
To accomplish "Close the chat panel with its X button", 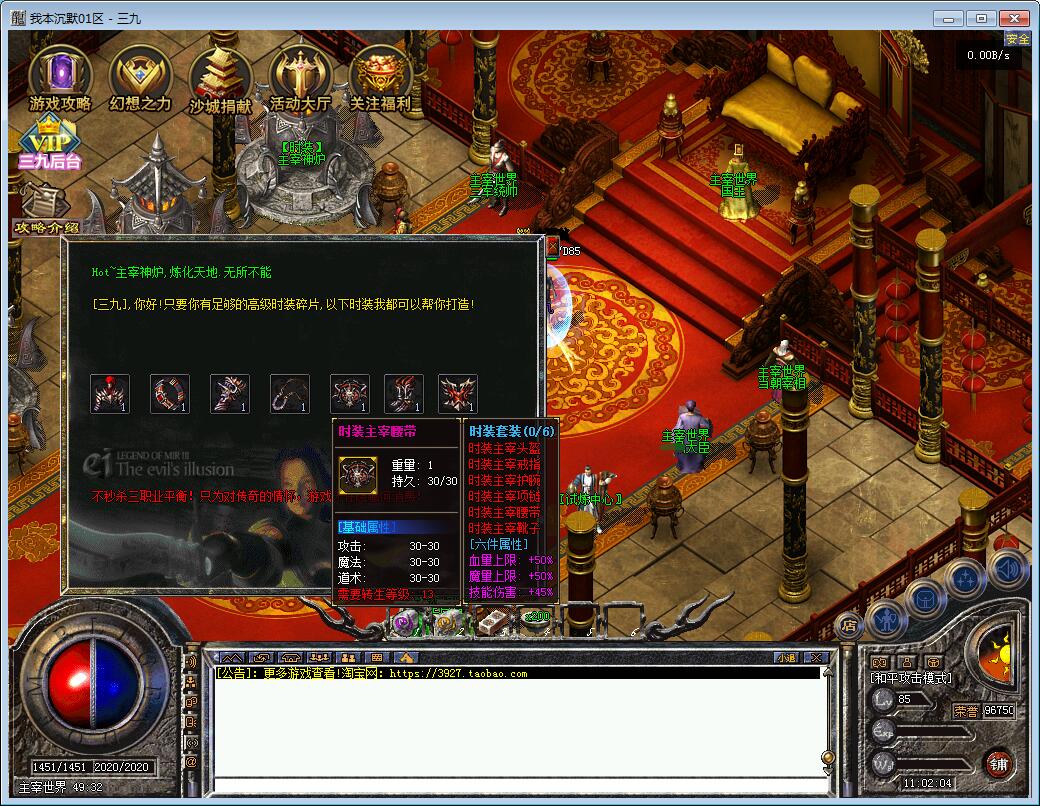I will pos(816,657).
